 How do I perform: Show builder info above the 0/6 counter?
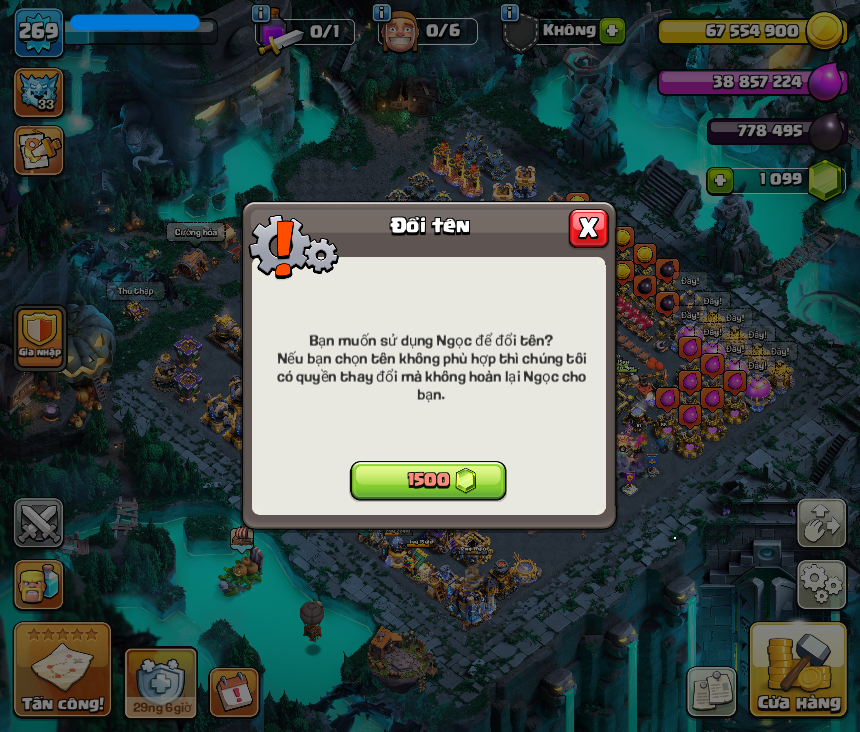coord(381,13)
